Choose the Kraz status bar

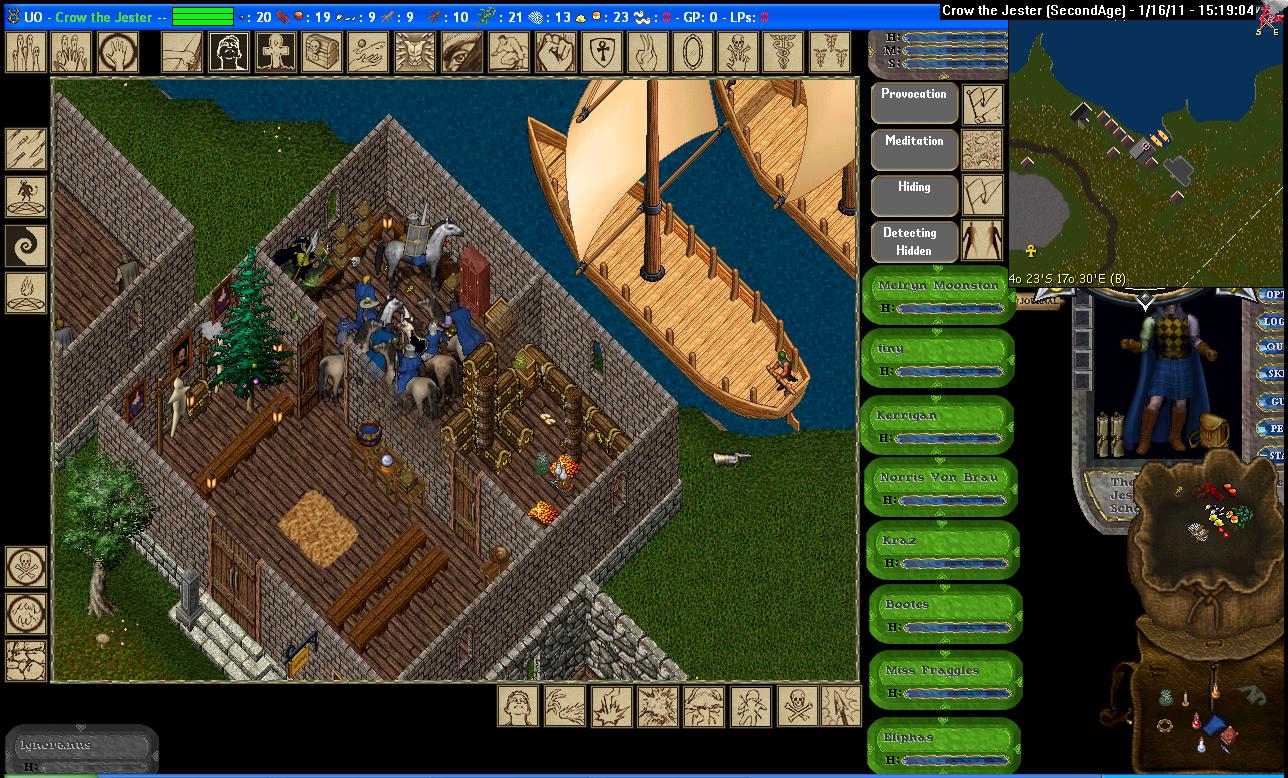click(x=940, y=550)
